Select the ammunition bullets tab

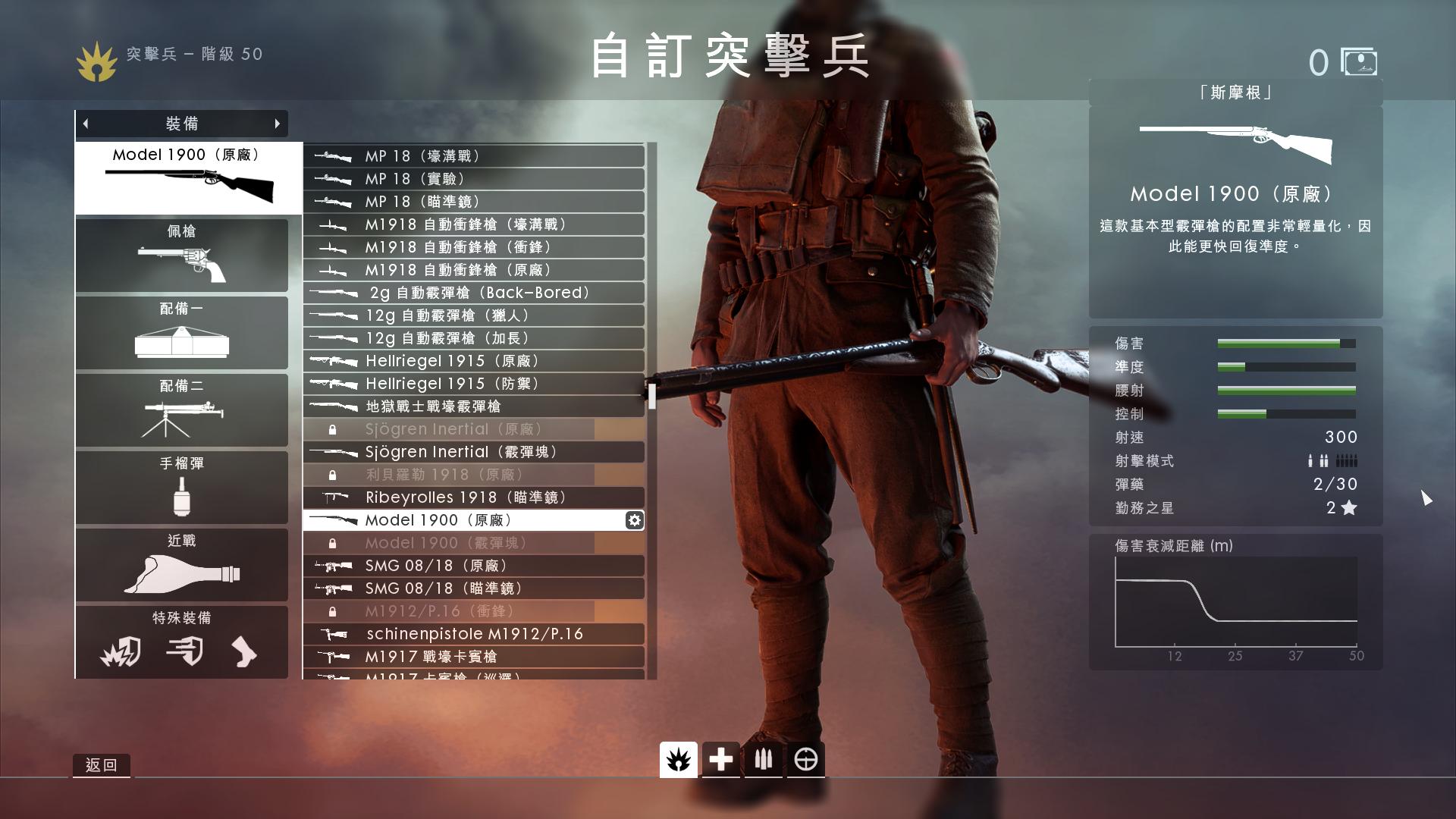(x=763, y=759)
